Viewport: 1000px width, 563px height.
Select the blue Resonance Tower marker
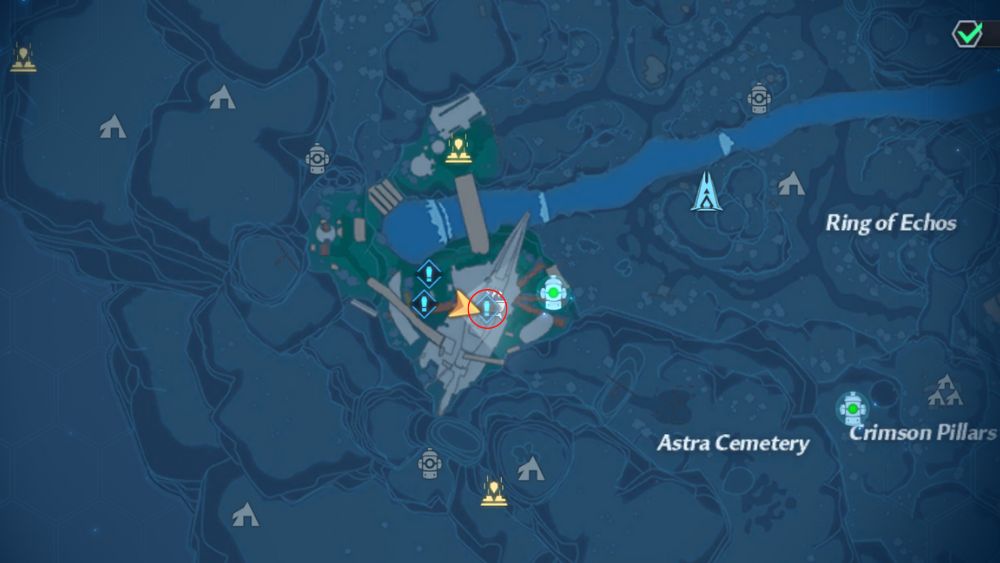(x=708, y=191)
